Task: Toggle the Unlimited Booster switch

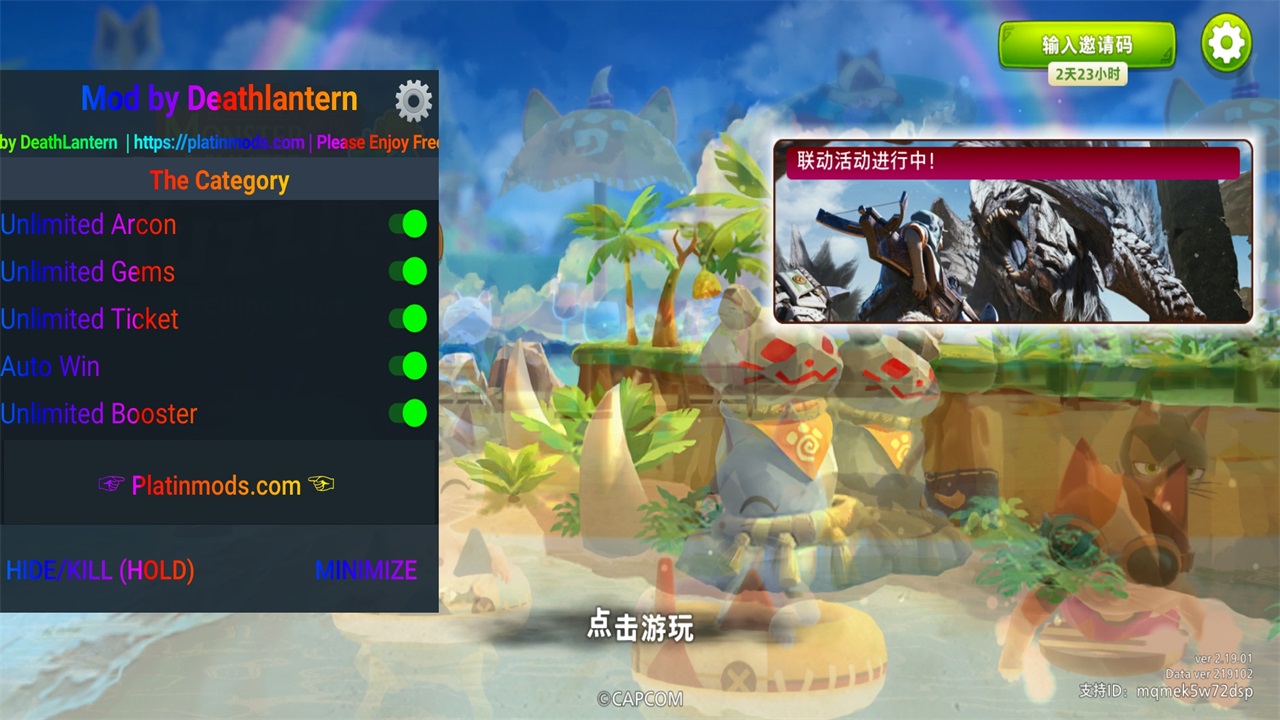Action: tap(407, 413)
